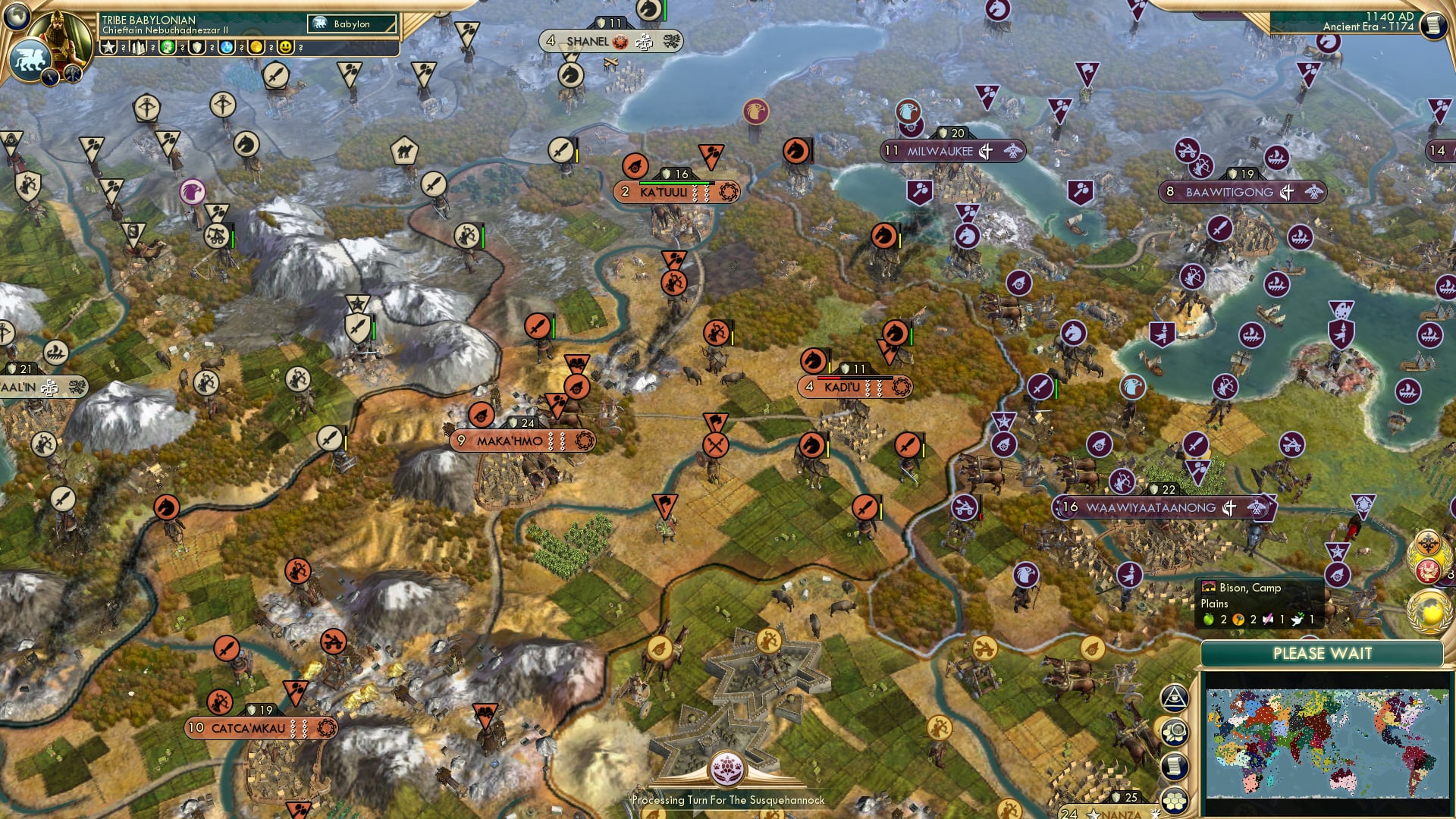1456x819 pixels.
Task: Click the yellow globe laurel notification
Action: (1429, 613)
